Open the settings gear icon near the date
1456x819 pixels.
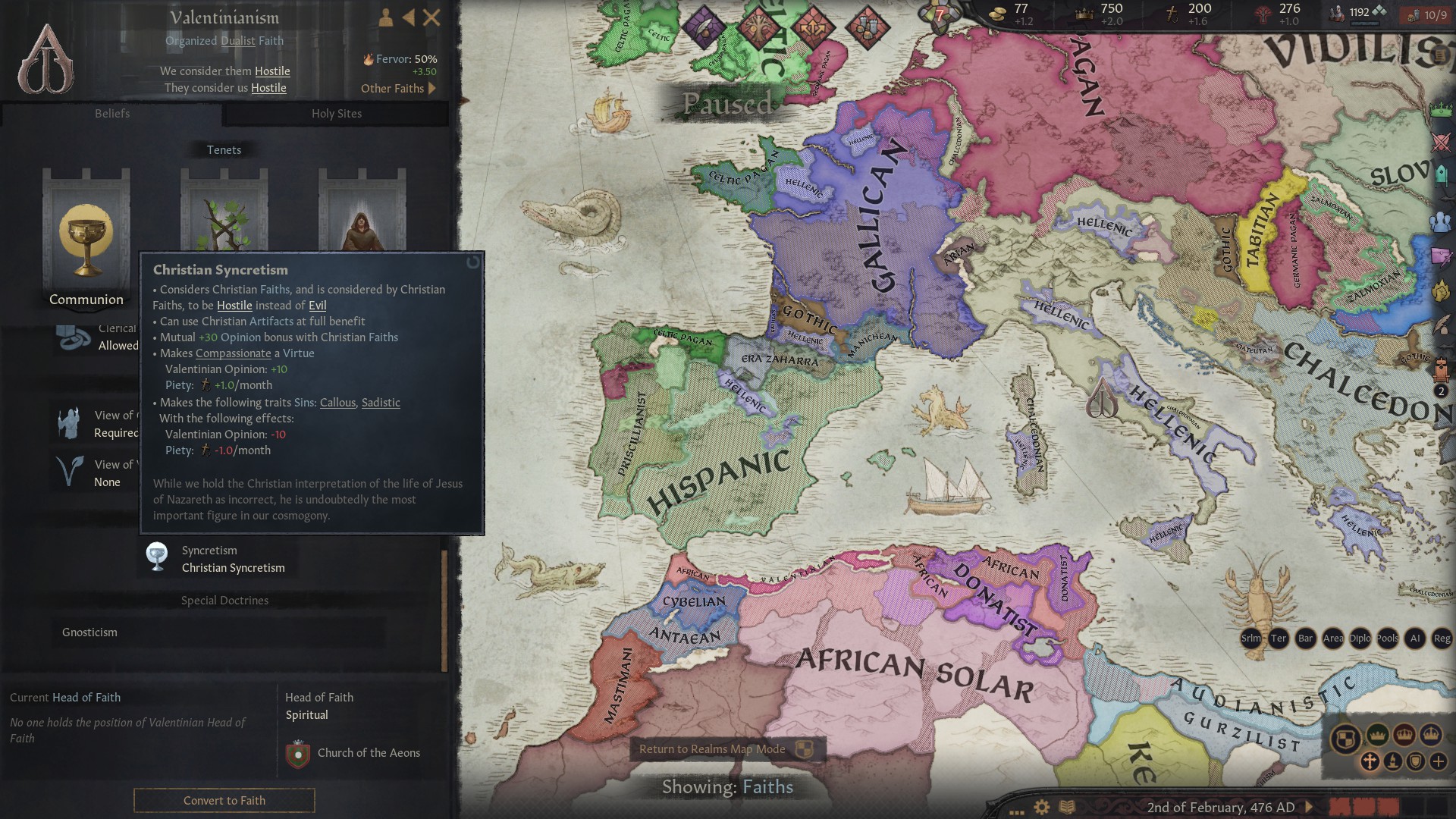1042,807
